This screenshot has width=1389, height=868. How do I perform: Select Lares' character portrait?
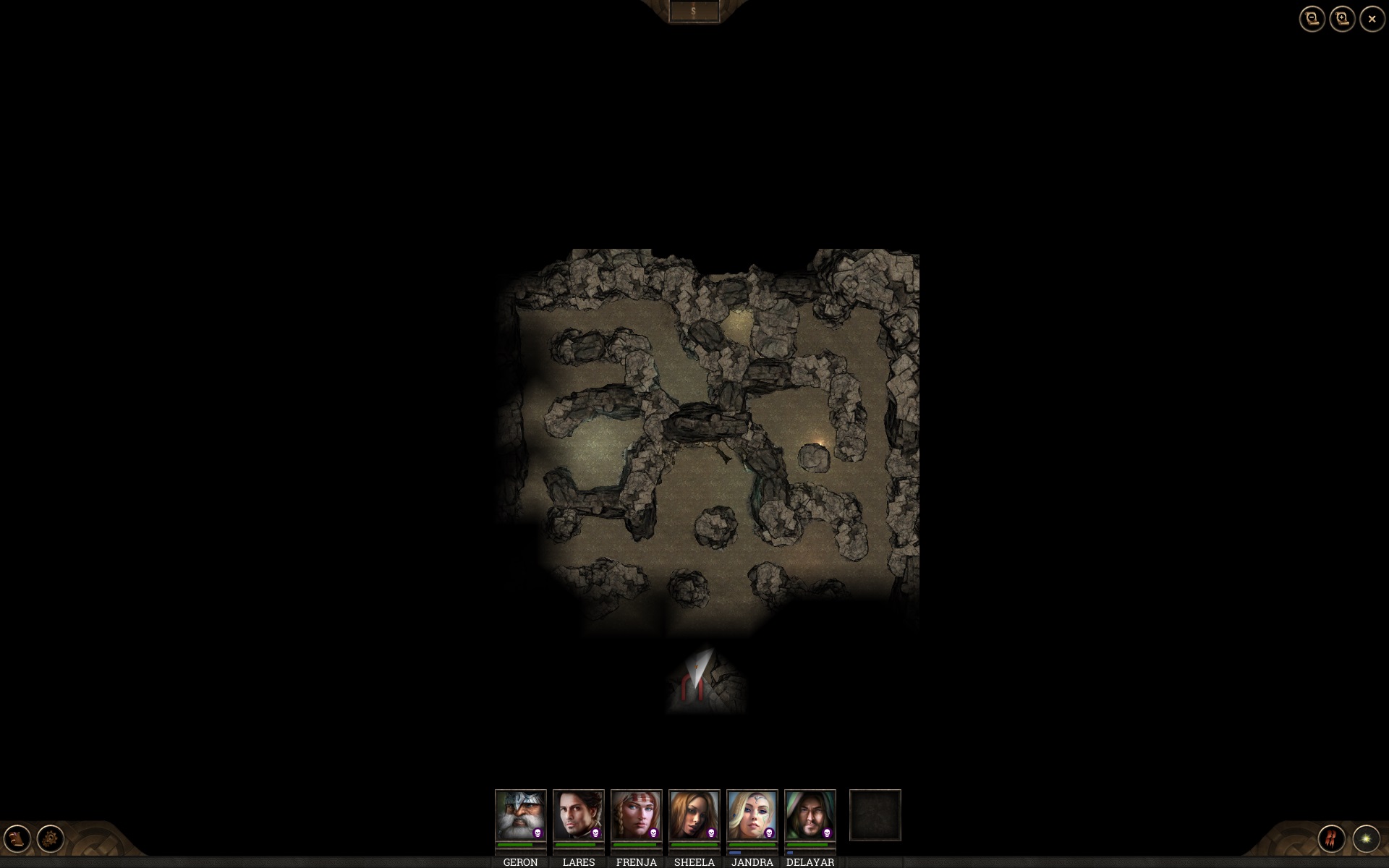[x=578, y=814]
